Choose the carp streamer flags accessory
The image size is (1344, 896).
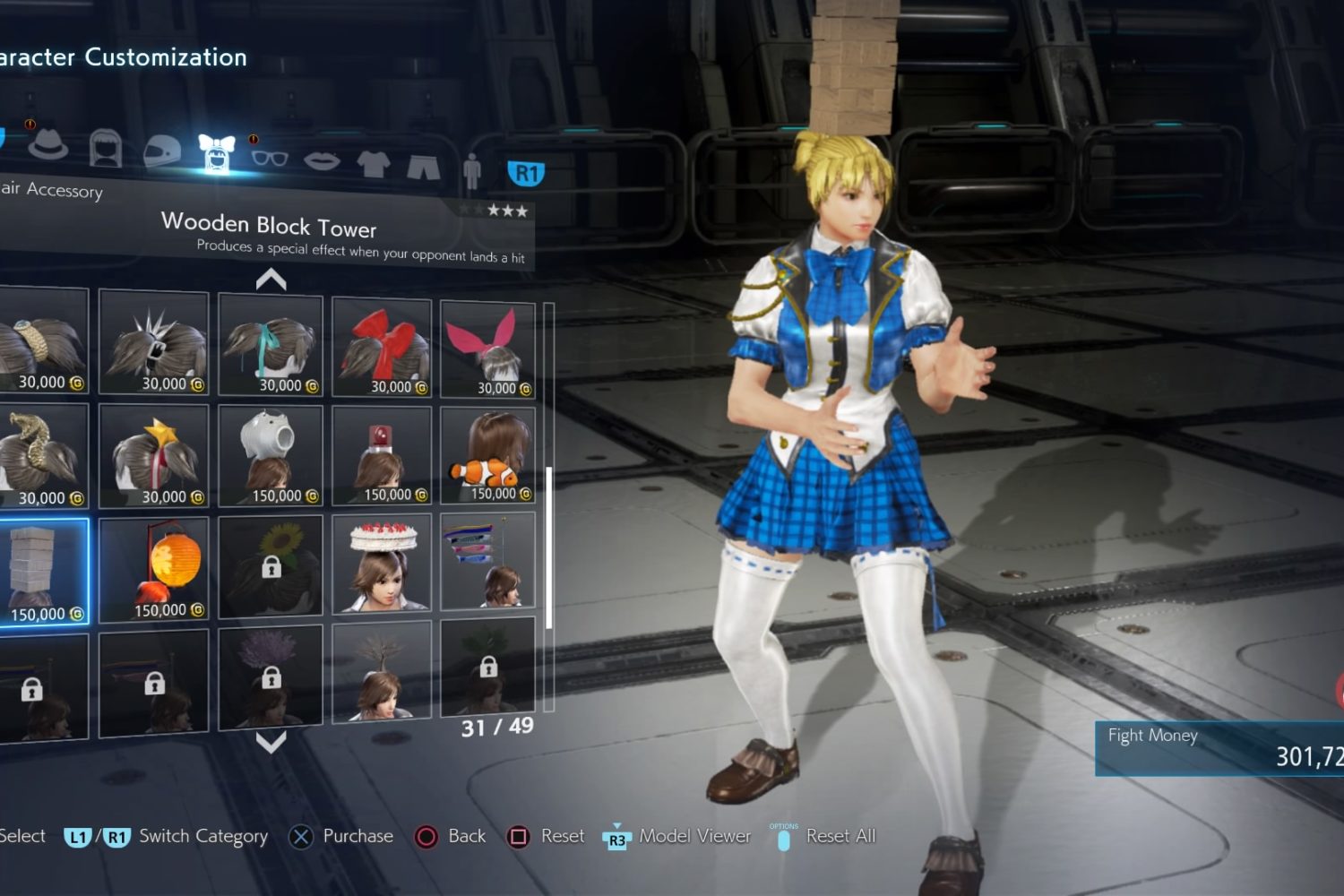coord(488,562)
